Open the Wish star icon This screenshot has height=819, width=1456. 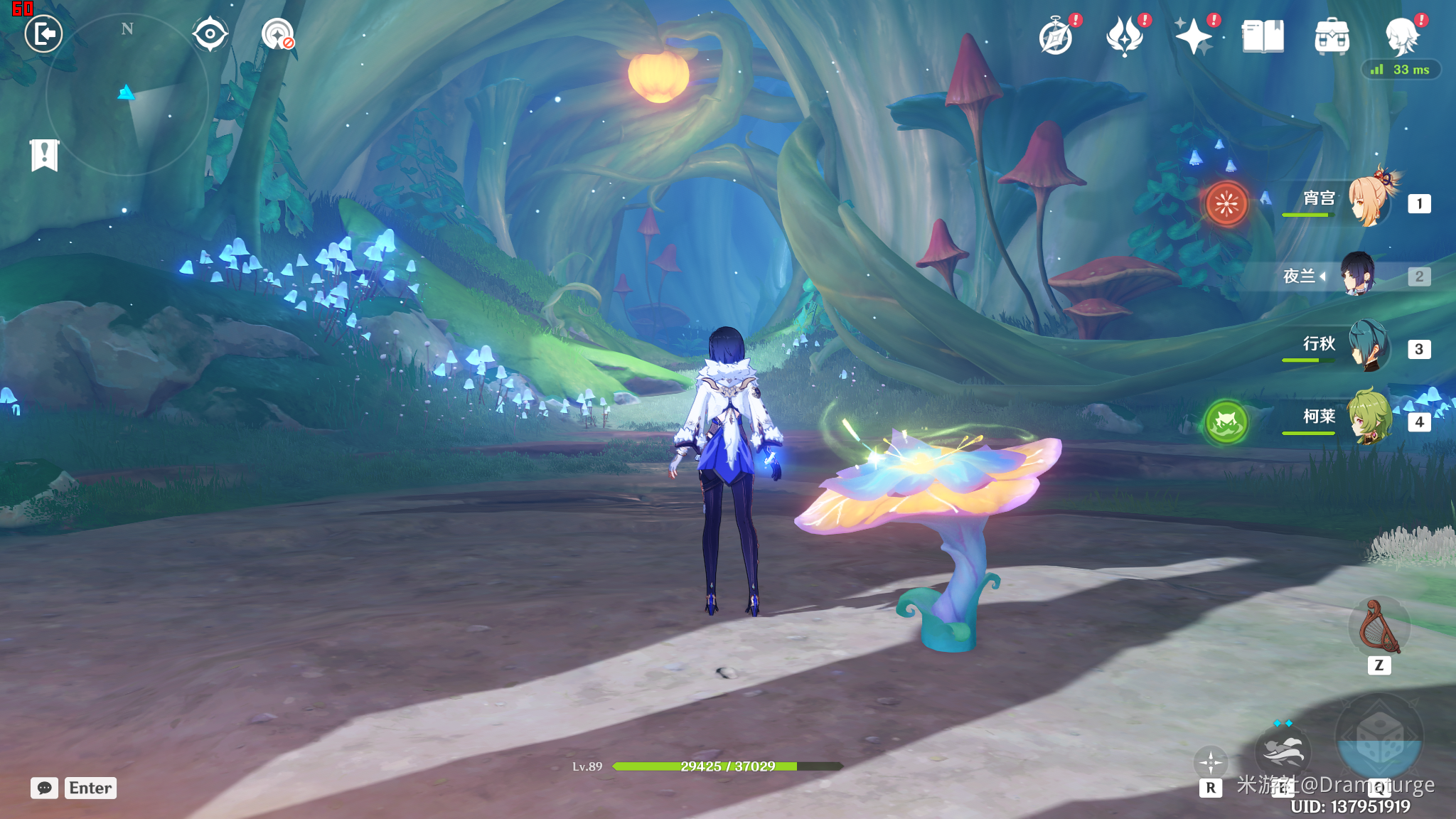click(x=1193, y=37)
